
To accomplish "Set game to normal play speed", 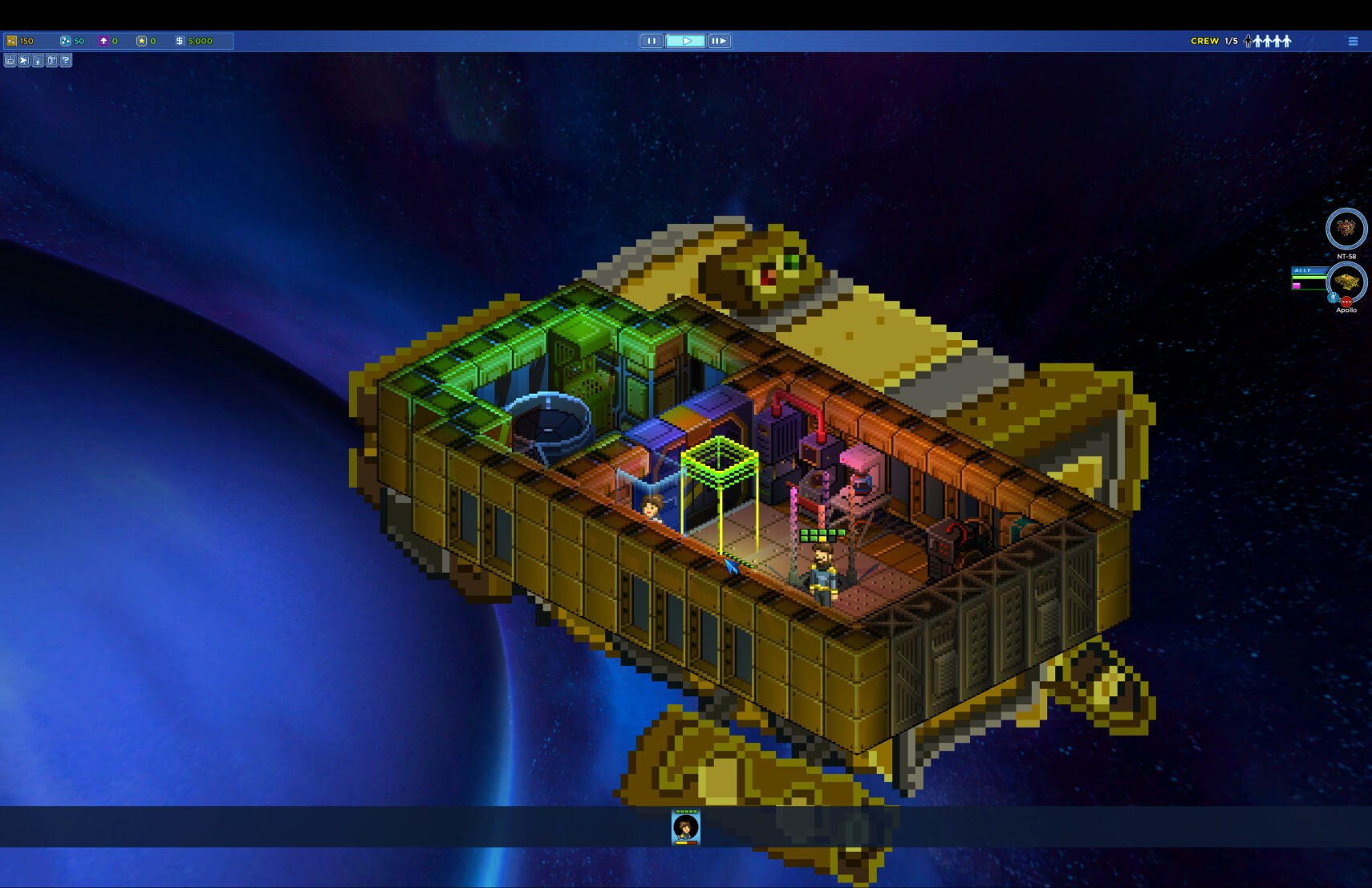I will tap(685, 41).
